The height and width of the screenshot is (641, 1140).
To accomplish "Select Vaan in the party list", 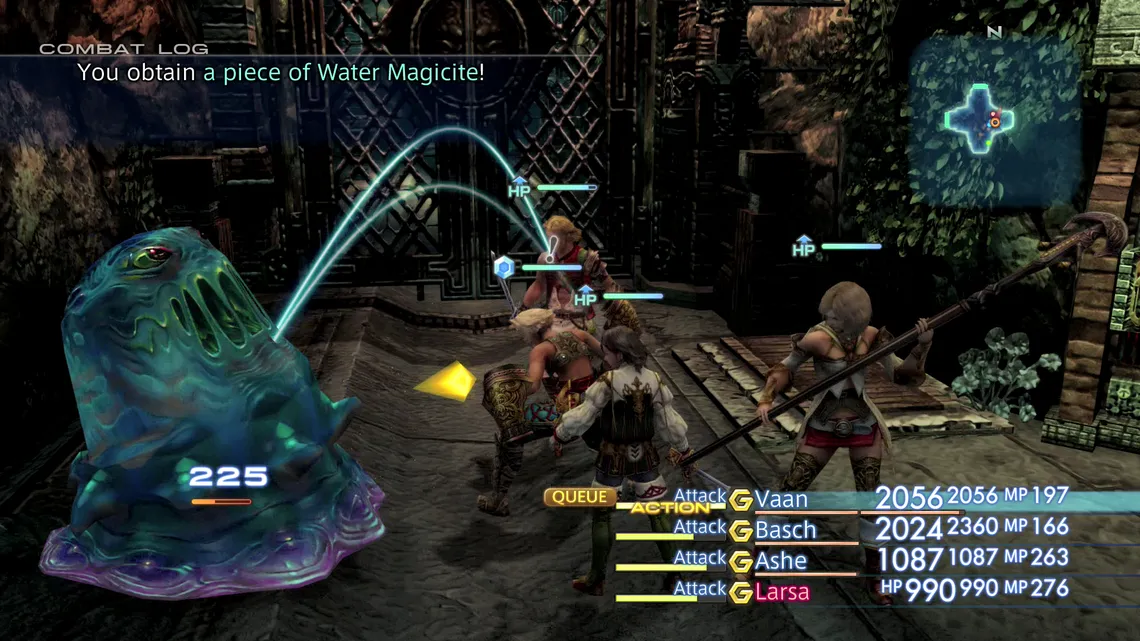I will point(782,499).
